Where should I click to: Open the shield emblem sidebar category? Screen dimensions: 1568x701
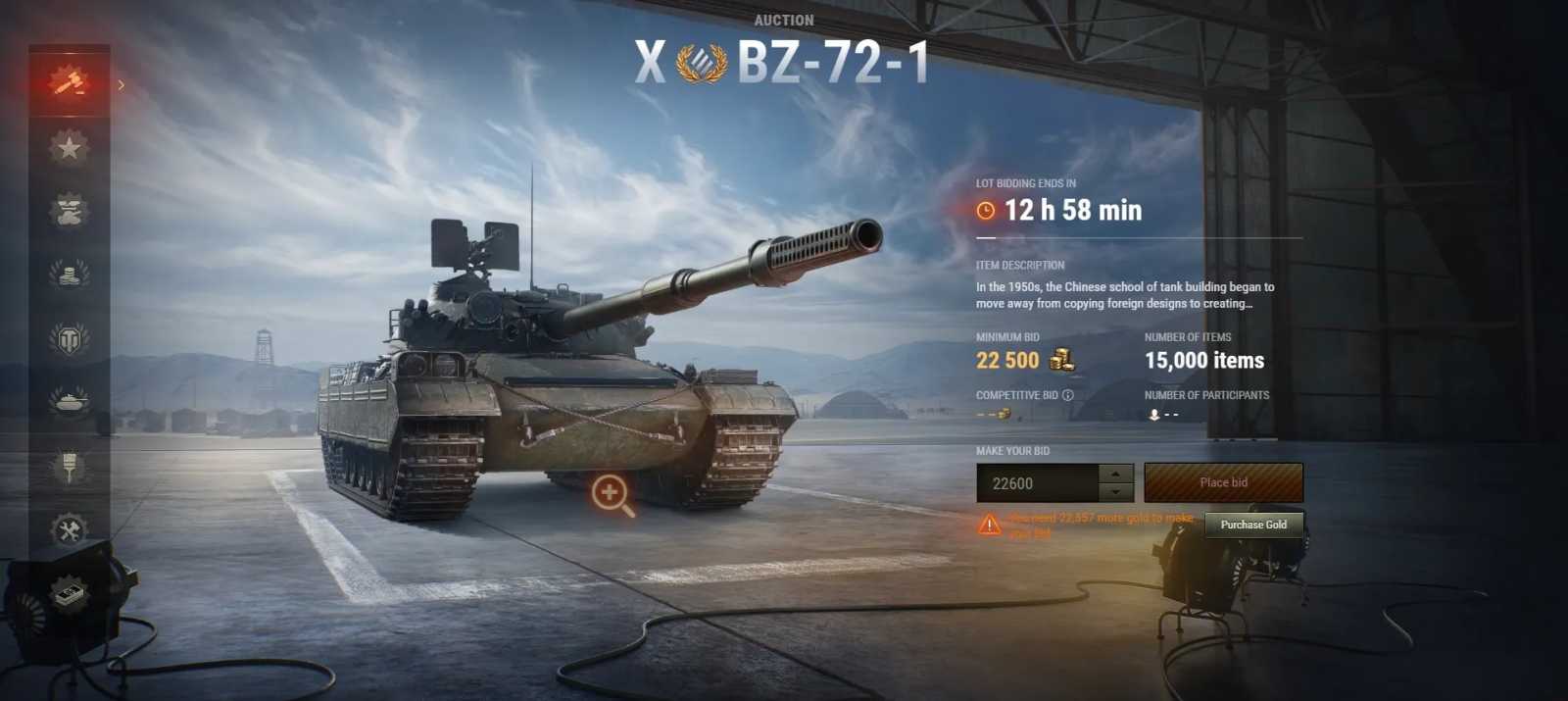(69, 339)
